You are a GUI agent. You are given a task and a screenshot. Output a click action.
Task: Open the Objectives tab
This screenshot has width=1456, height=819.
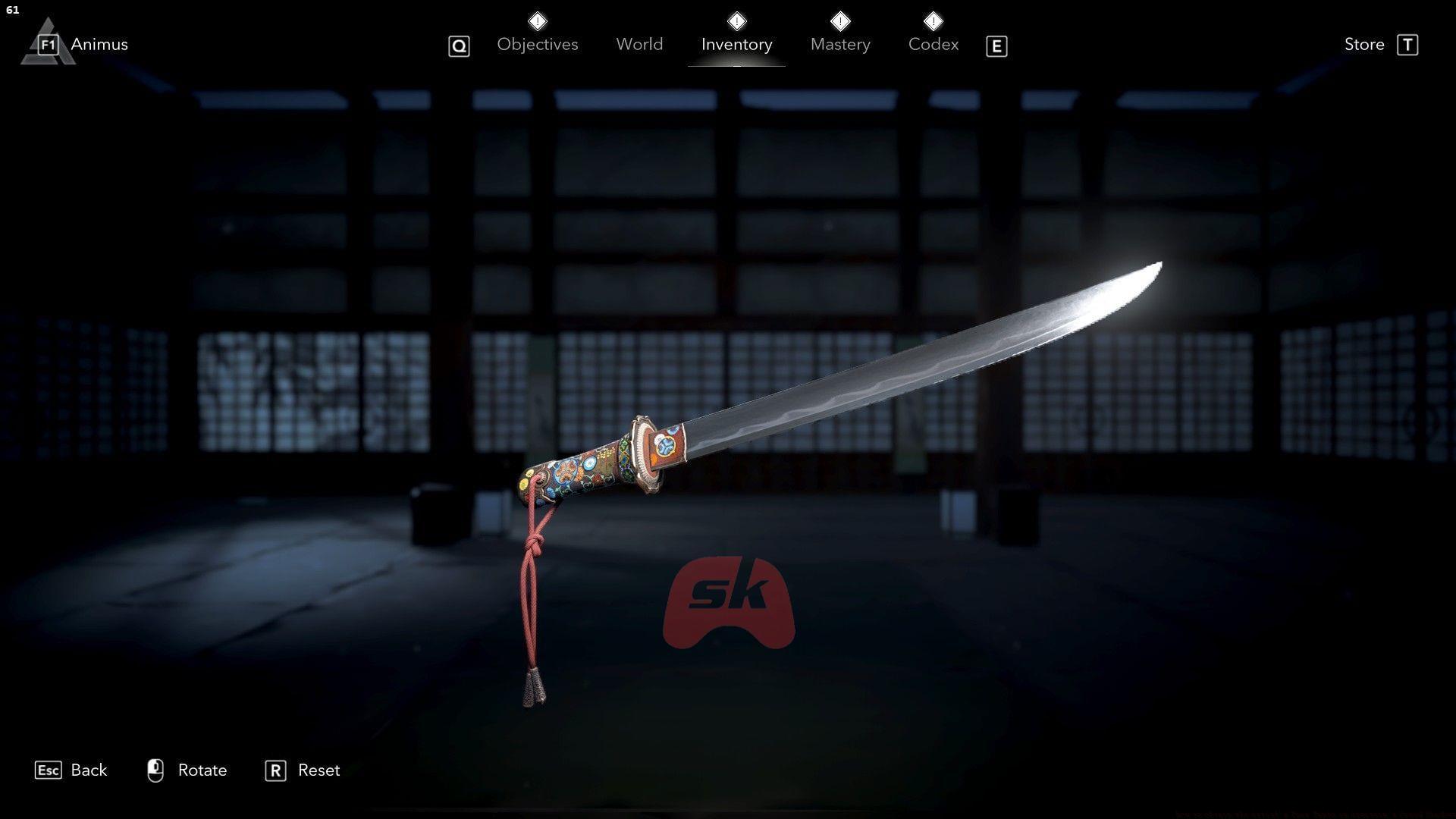pyautogui.click(x=537, y=44)
